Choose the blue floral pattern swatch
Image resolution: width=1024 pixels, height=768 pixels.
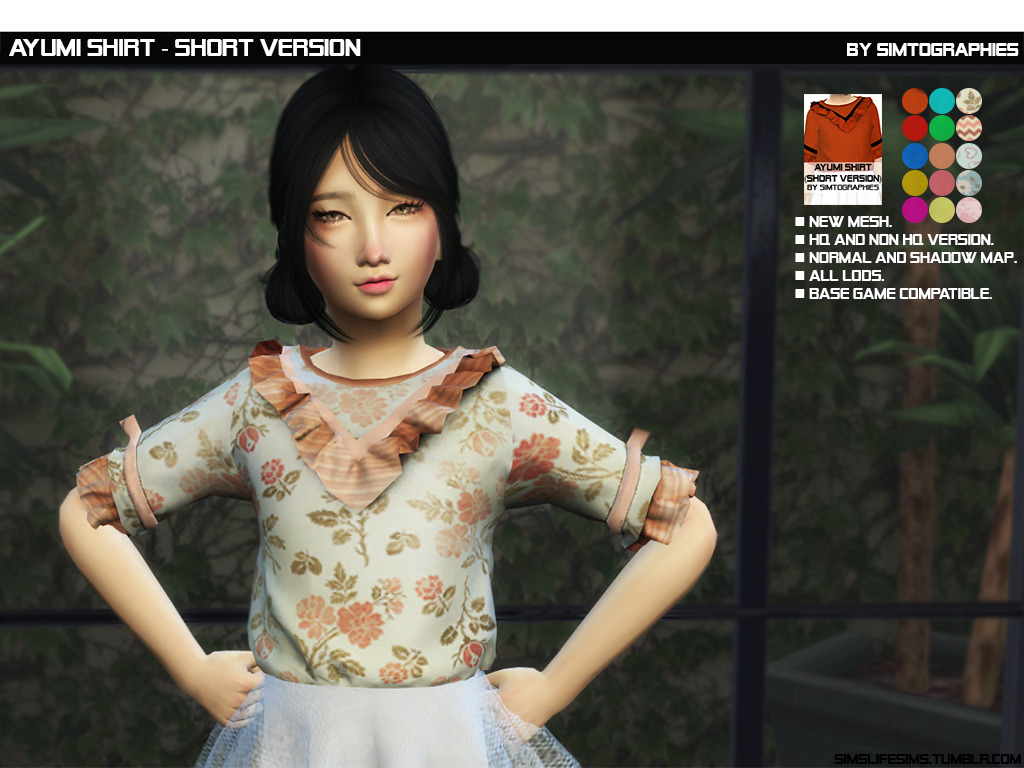[x=969, y=183]
